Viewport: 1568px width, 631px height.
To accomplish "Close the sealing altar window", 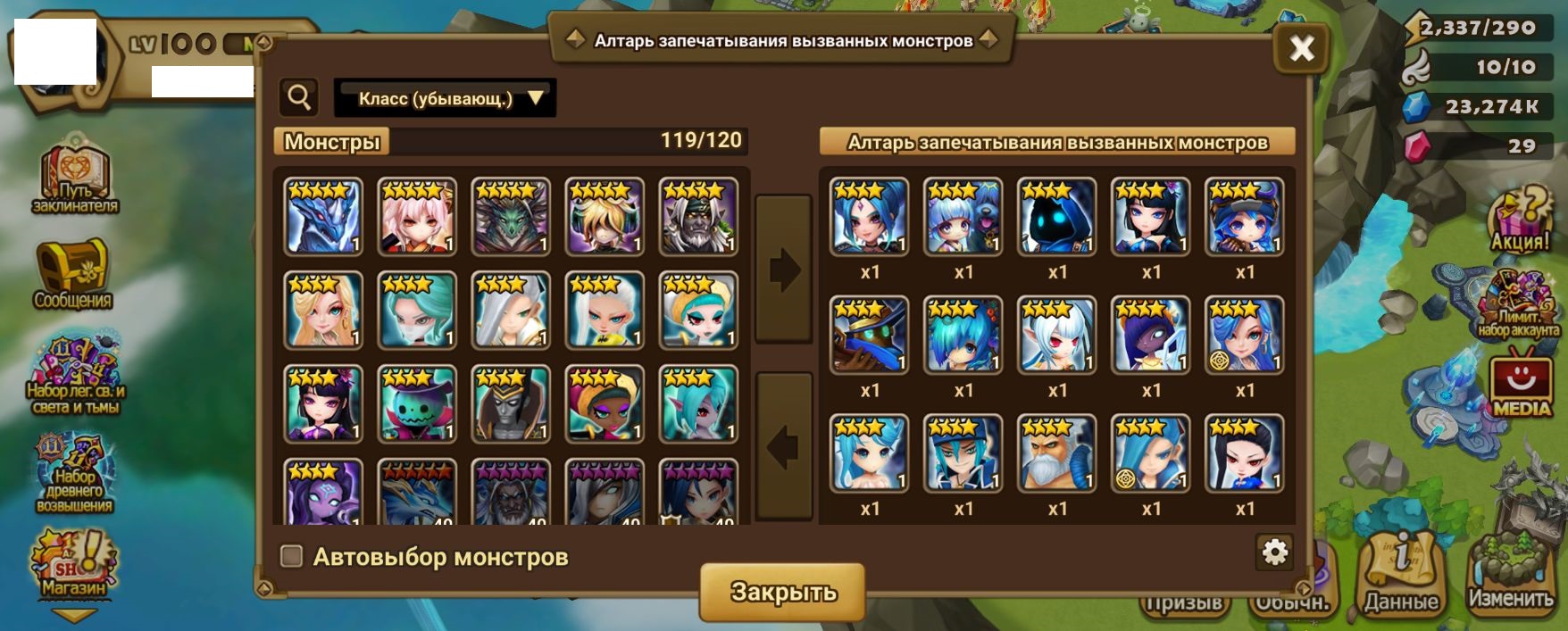I will coord(1301,47).
